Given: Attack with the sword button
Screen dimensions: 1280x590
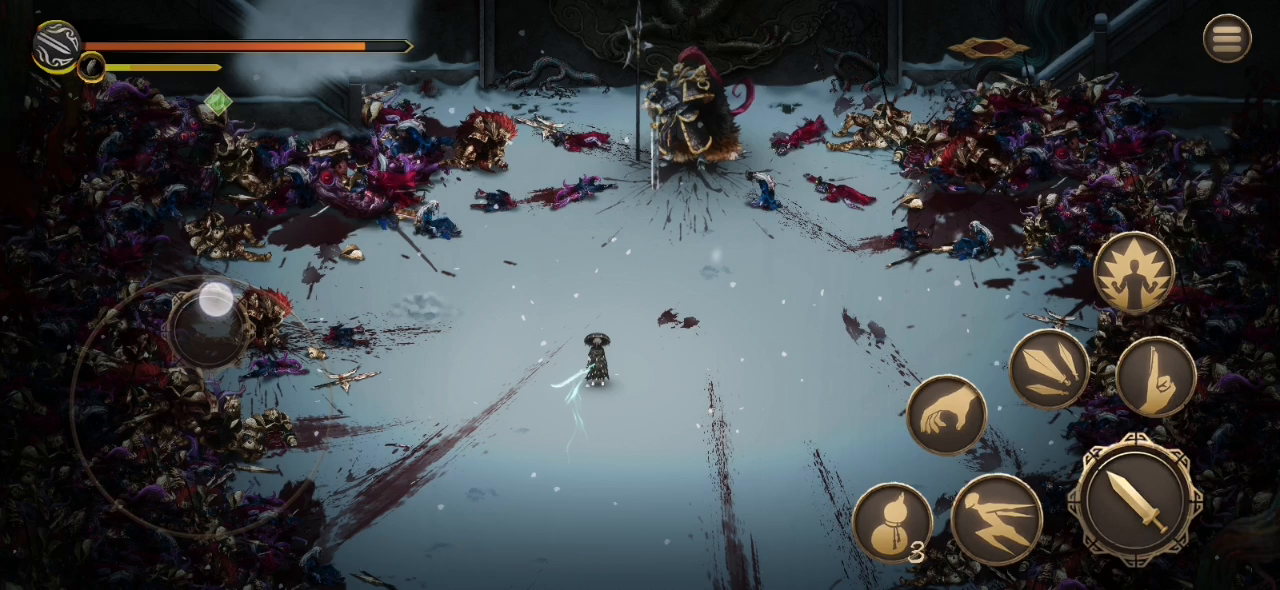Looking at the screenshot, I should pos(1135,499).
